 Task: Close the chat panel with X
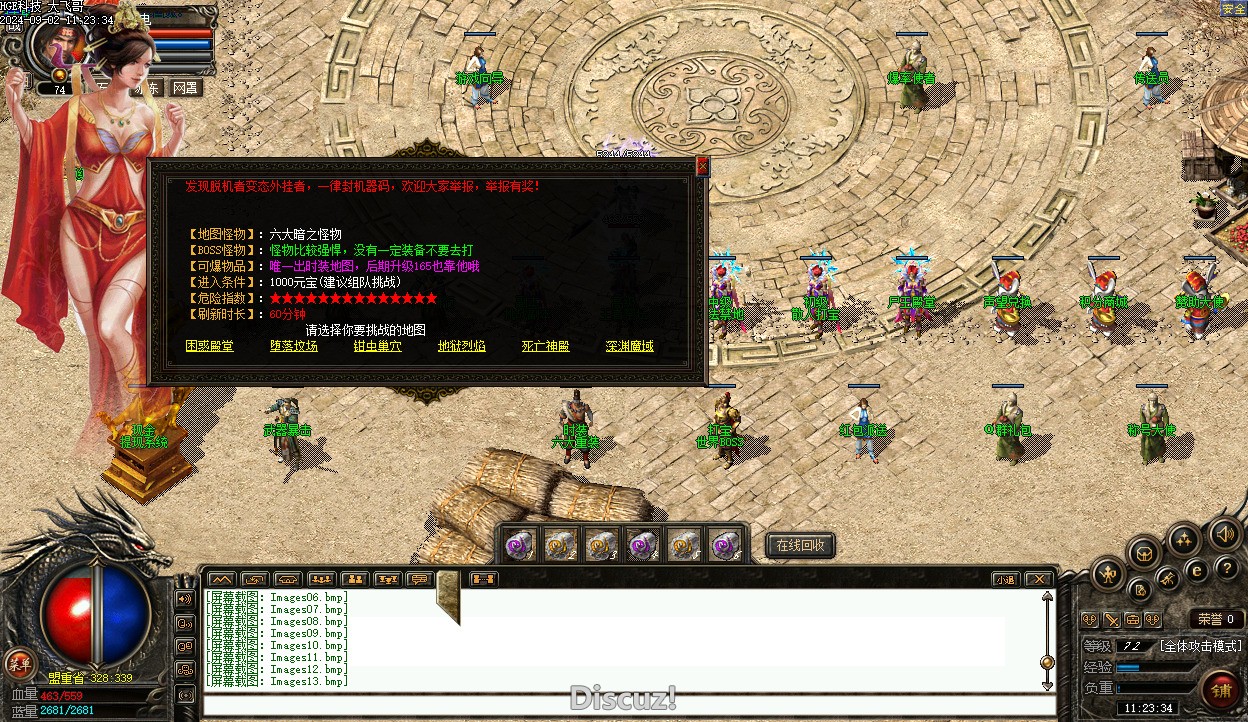point(1039,579)
